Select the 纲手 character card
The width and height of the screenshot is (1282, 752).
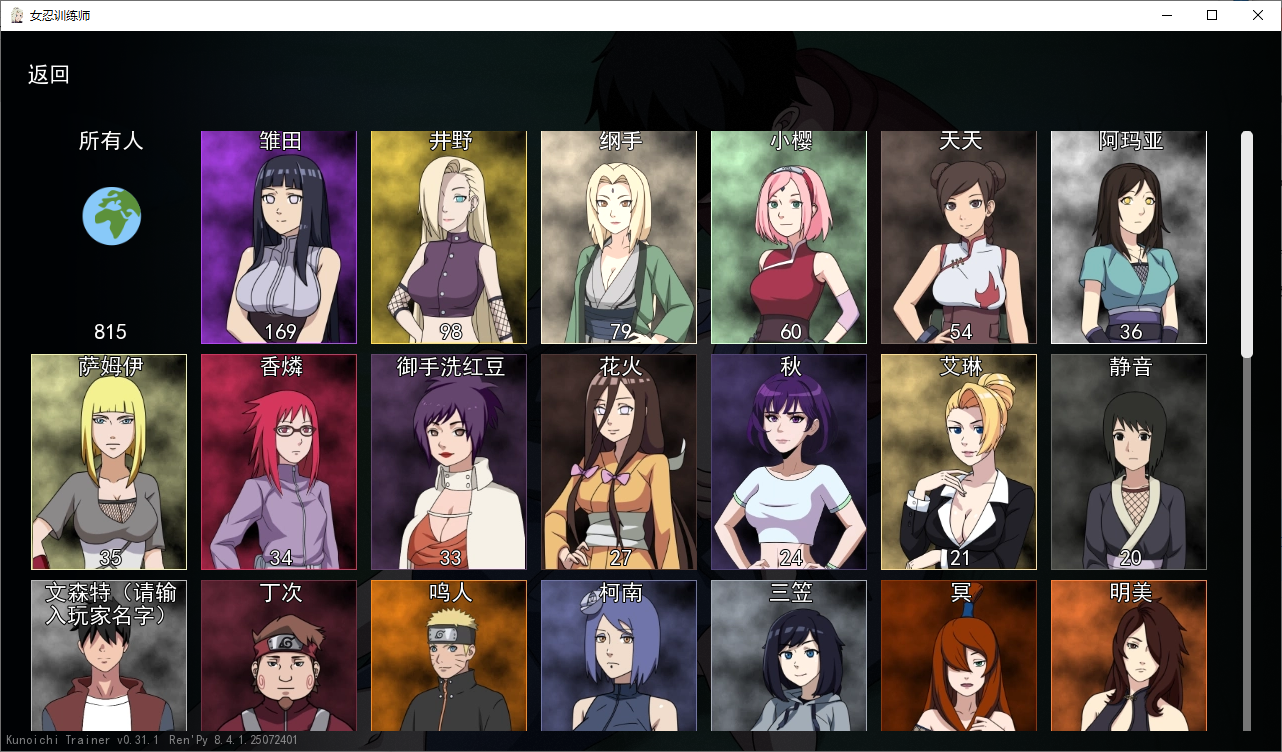[619, 237]
